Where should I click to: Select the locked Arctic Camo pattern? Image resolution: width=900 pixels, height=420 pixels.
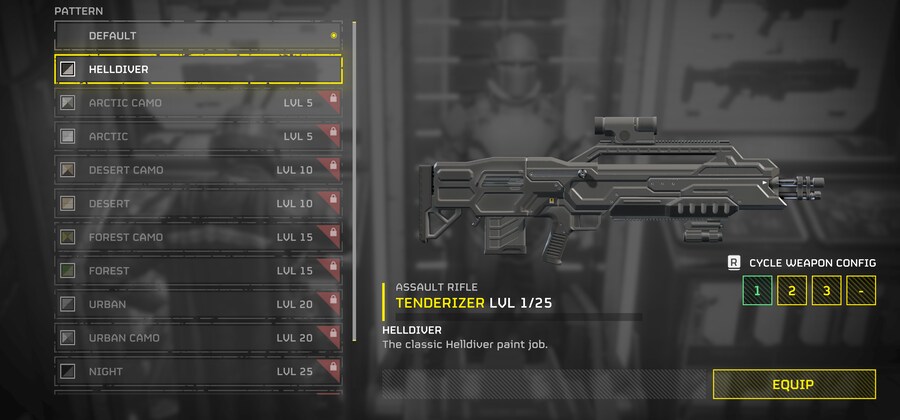coord(197,103)
